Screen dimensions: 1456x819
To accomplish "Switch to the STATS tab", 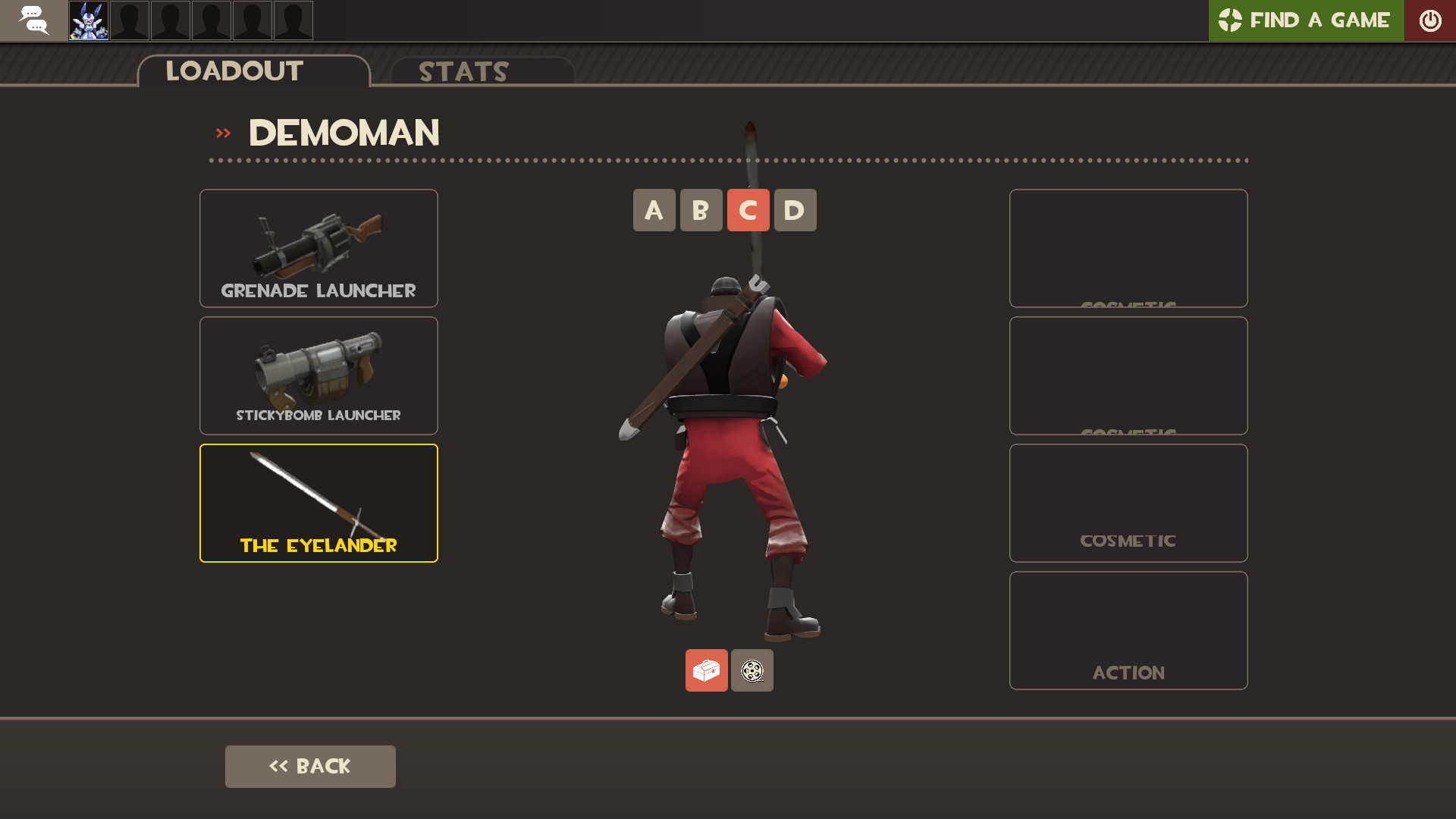I will click(463, 72).
